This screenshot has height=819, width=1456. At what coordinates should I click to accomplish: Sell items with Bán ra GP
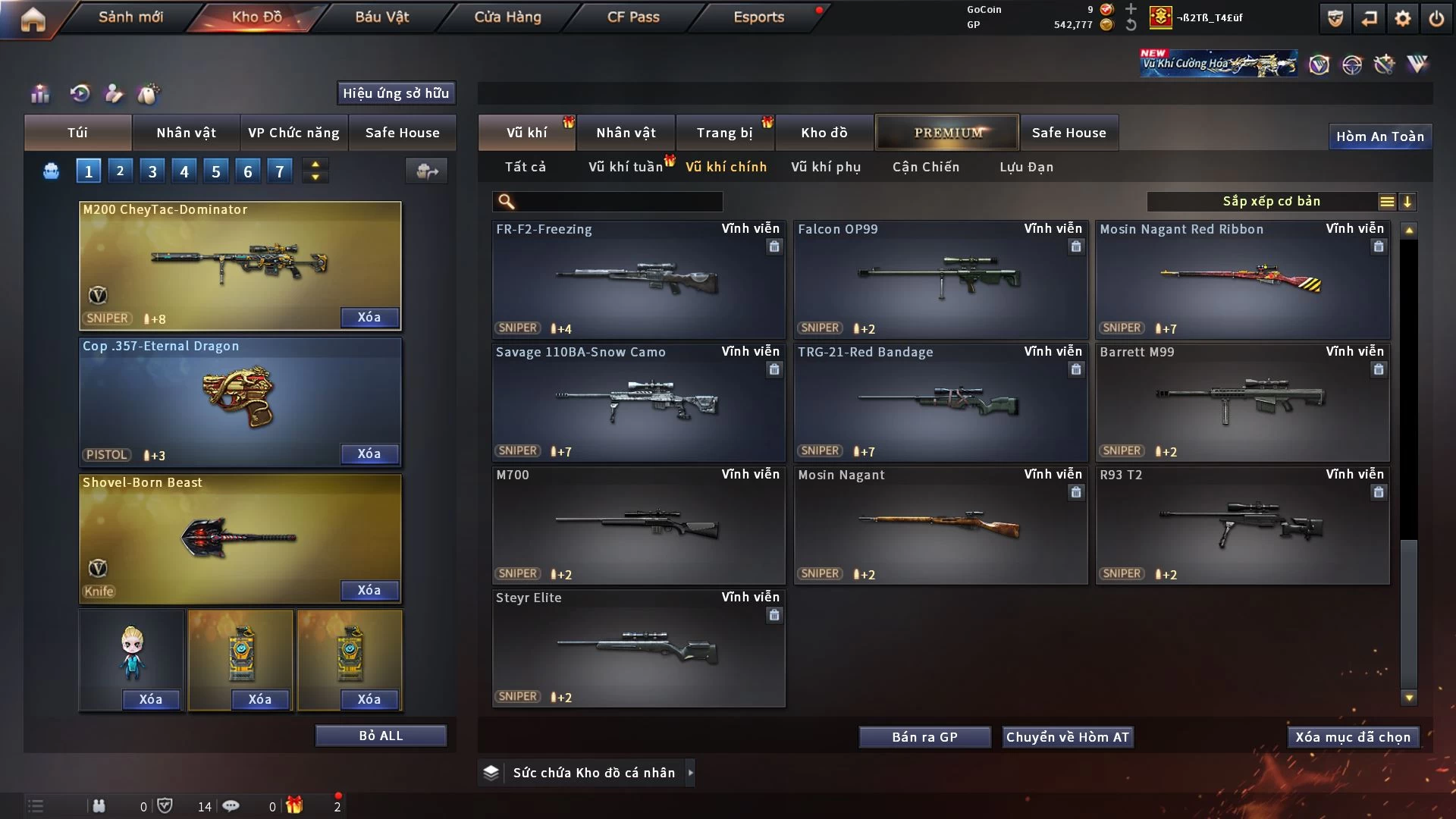(x=924, y=737)
